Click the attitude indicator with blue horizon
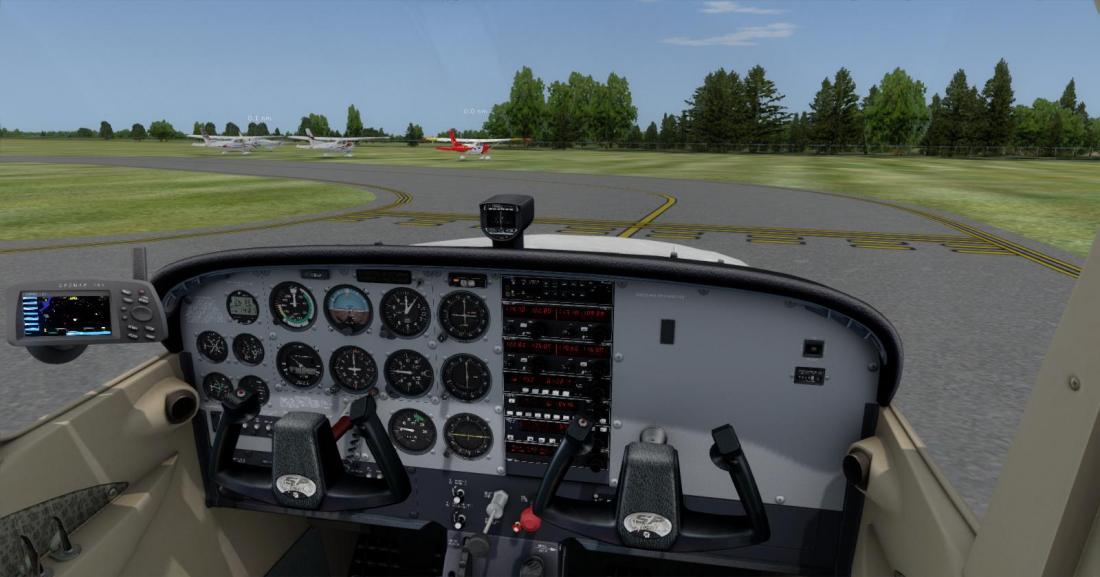This screenshot has width=1100, height=577. click(348, 308)
